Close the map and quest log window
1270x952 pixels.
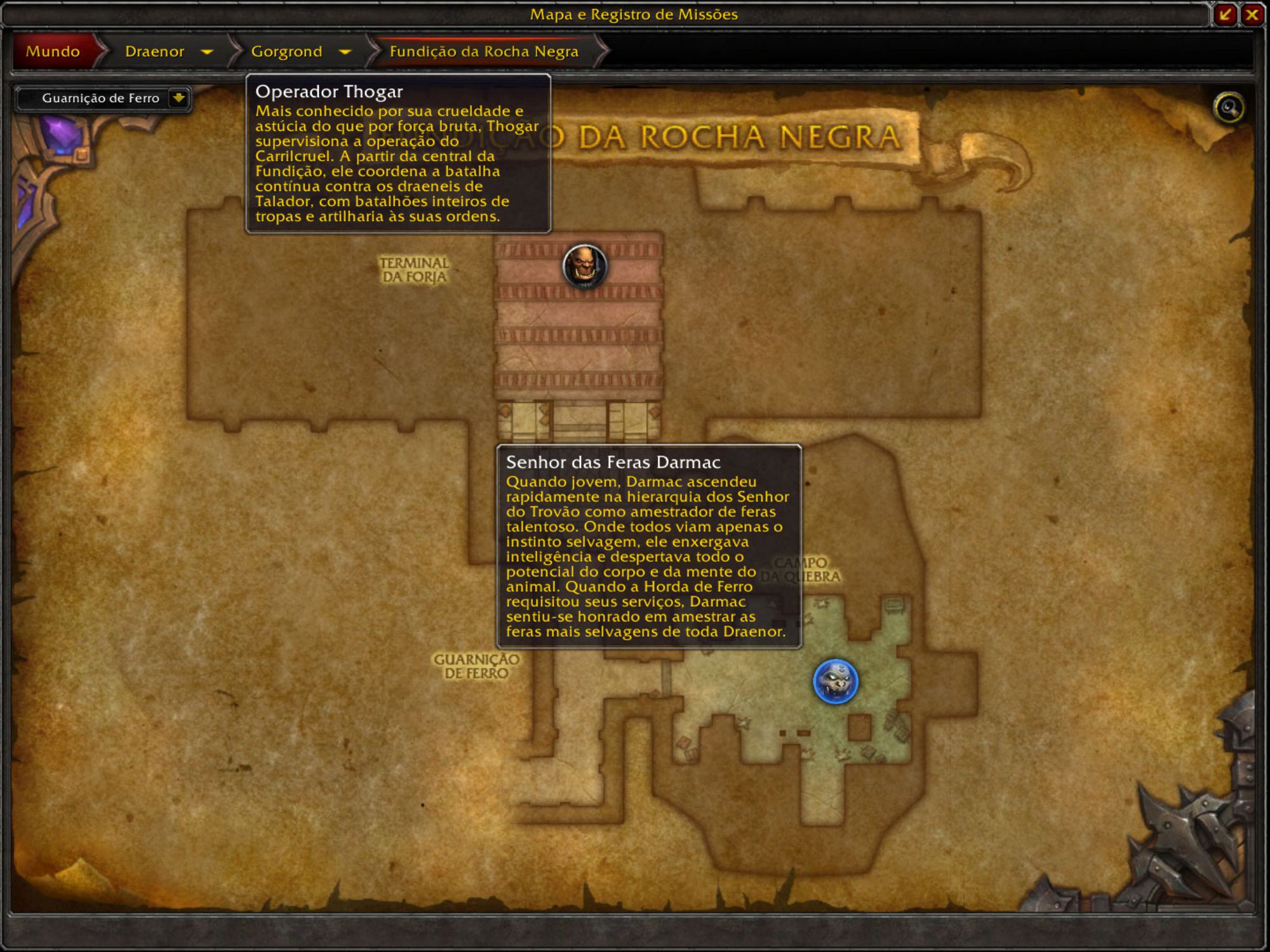point(1252,15)
